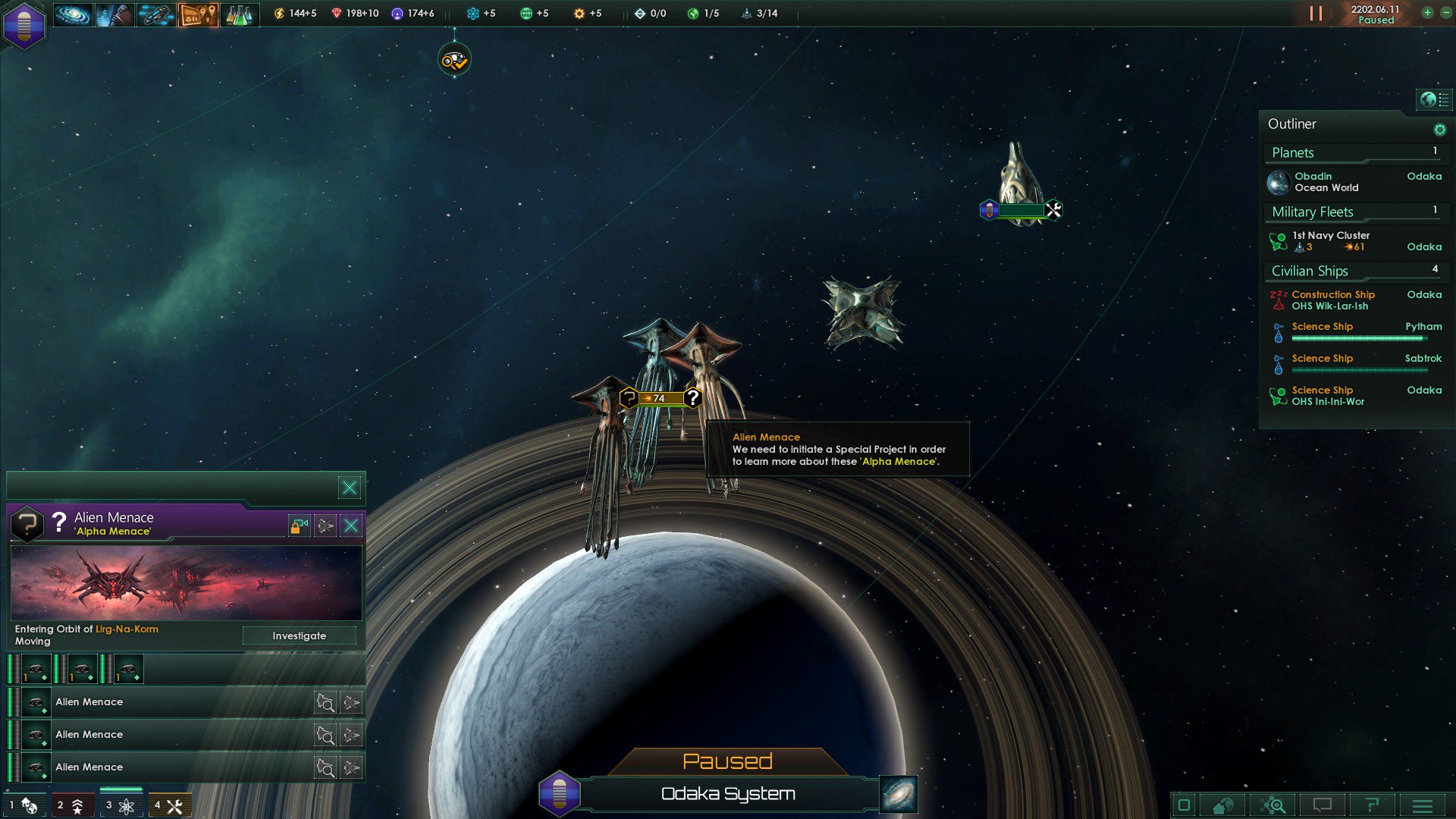Decrease game speed with minus button
The width and height of the screenshot is (1456, 819).
(x=1442, y=13)
